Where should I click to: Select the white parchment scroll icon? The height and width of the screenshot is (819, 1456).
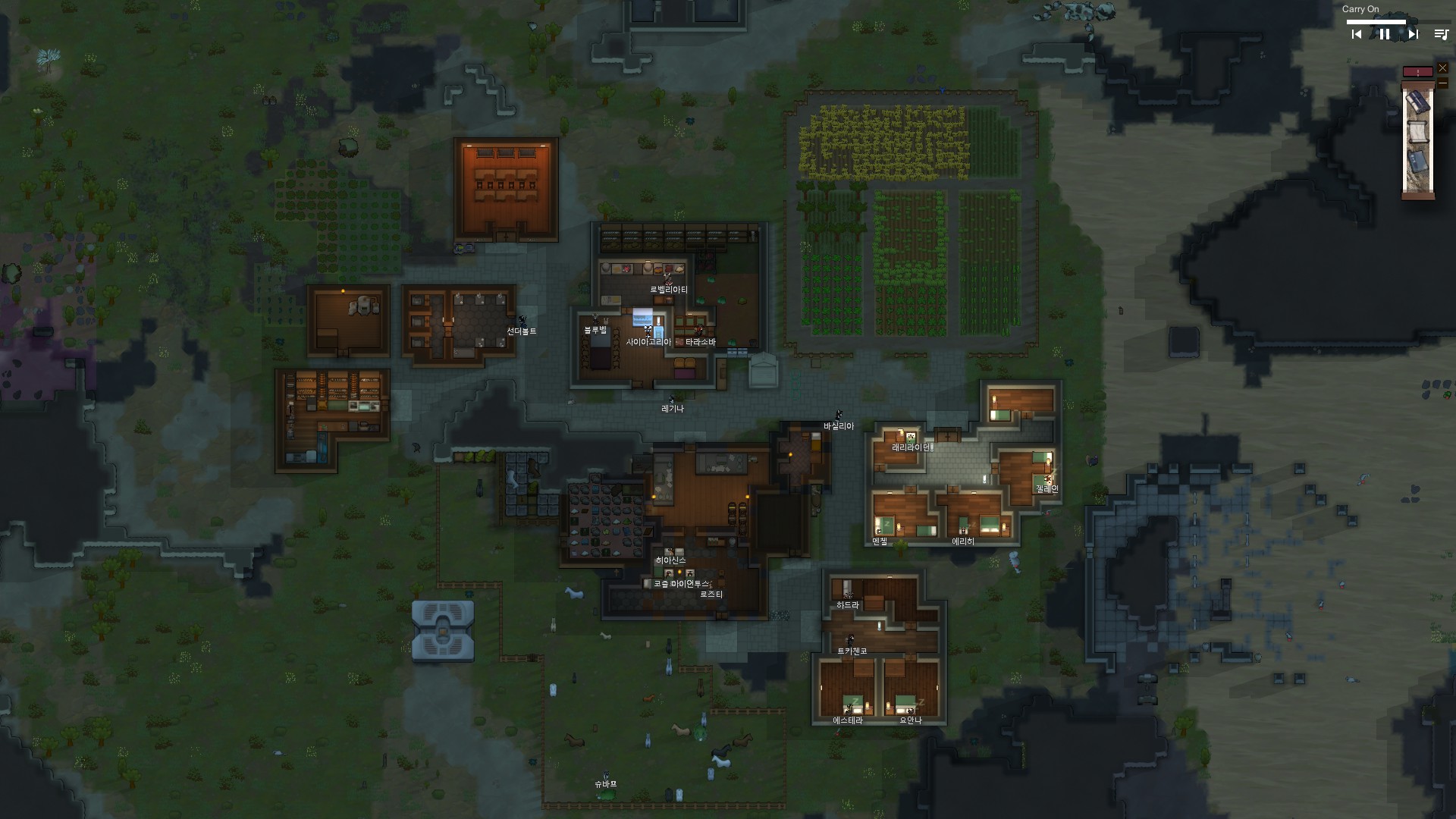[1417, 132]
